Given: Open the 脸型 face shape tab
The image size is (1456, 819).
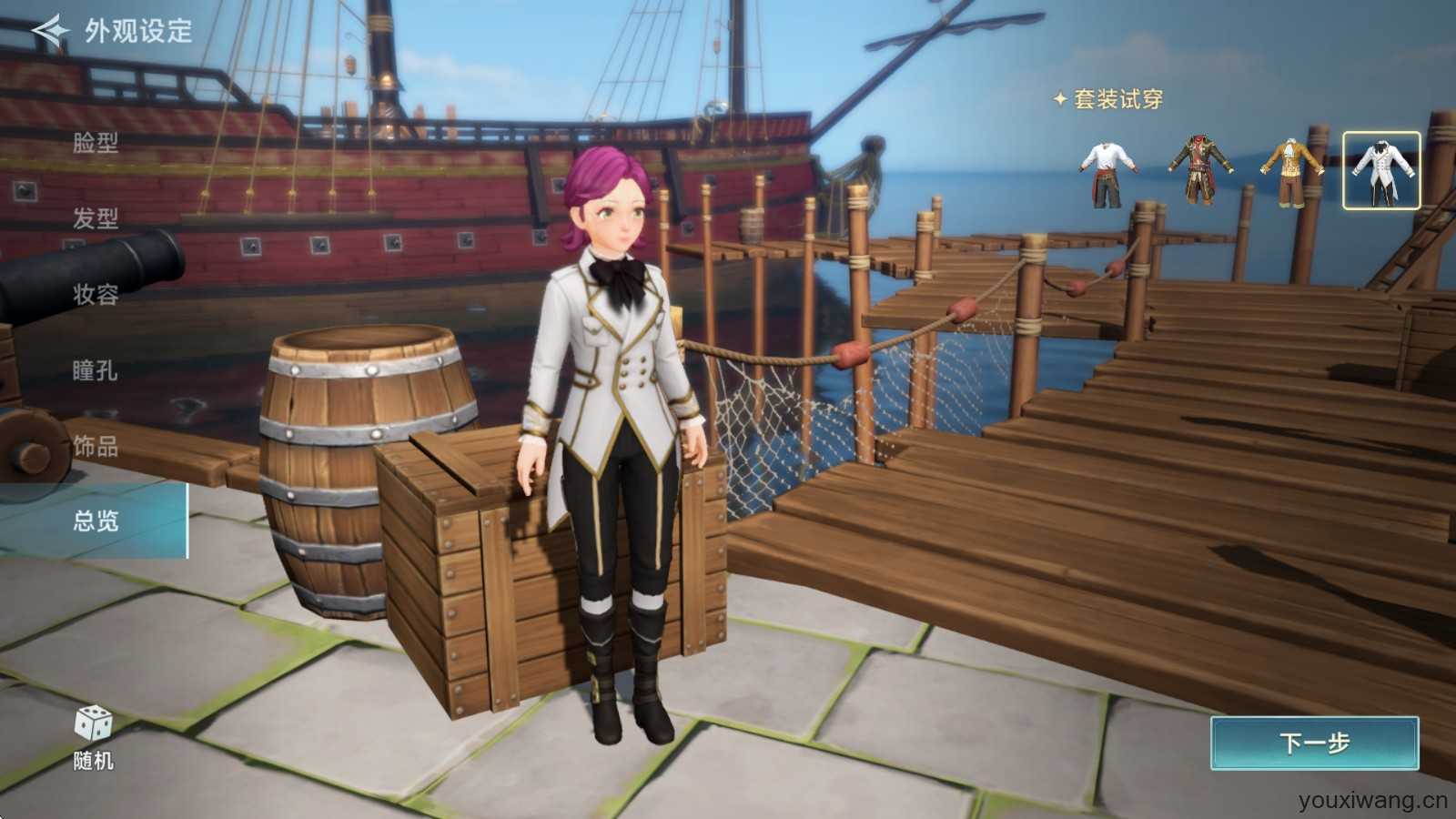Looking at the screenshot, I should pyautogui.click(x=96, y=143).
